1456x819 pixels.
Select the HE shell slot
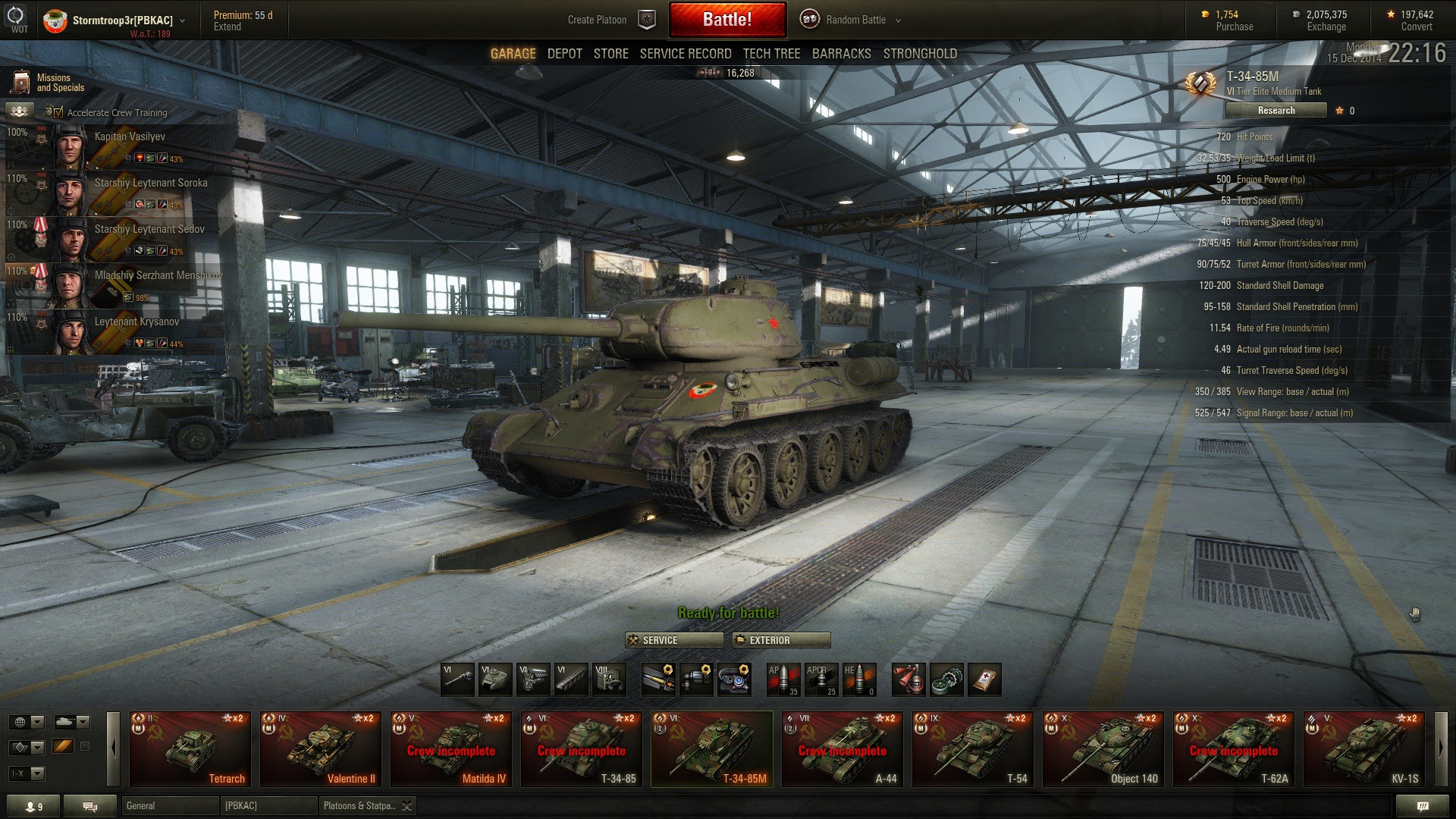pos(859,679)
